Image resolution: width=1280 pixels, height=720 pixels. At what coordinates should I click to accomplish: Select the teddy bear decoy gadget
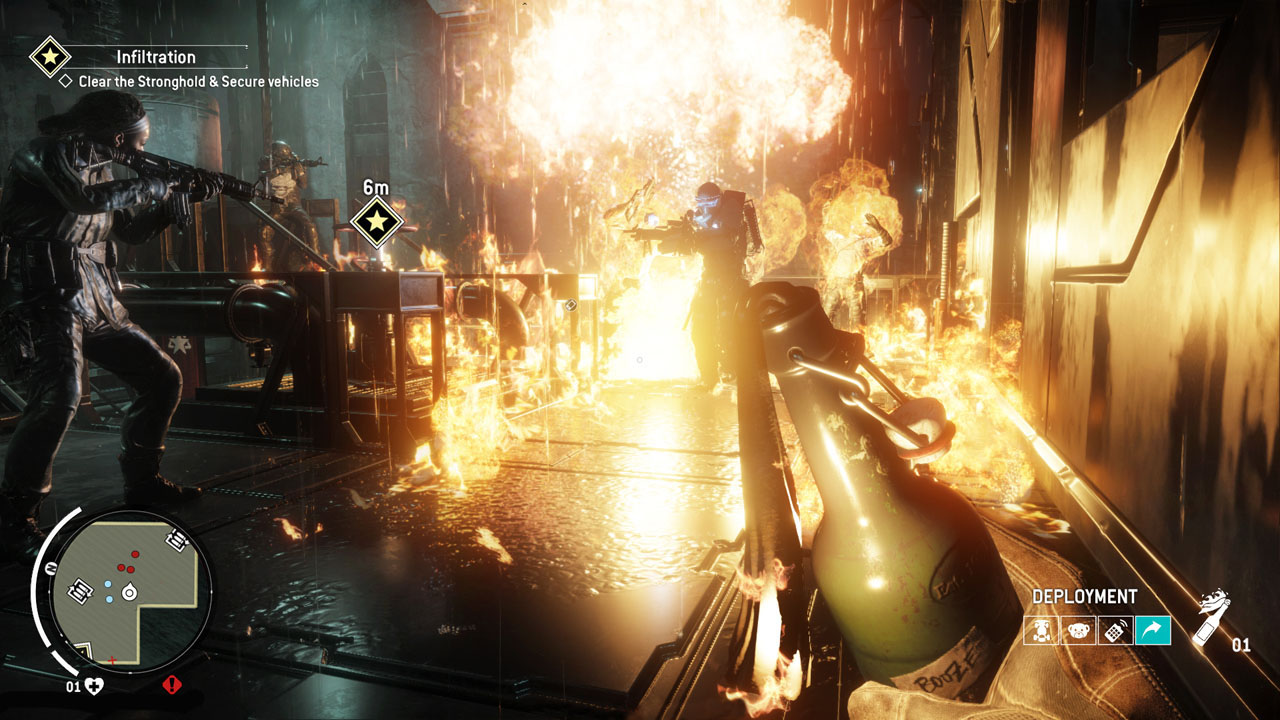tap(1078, 629)
